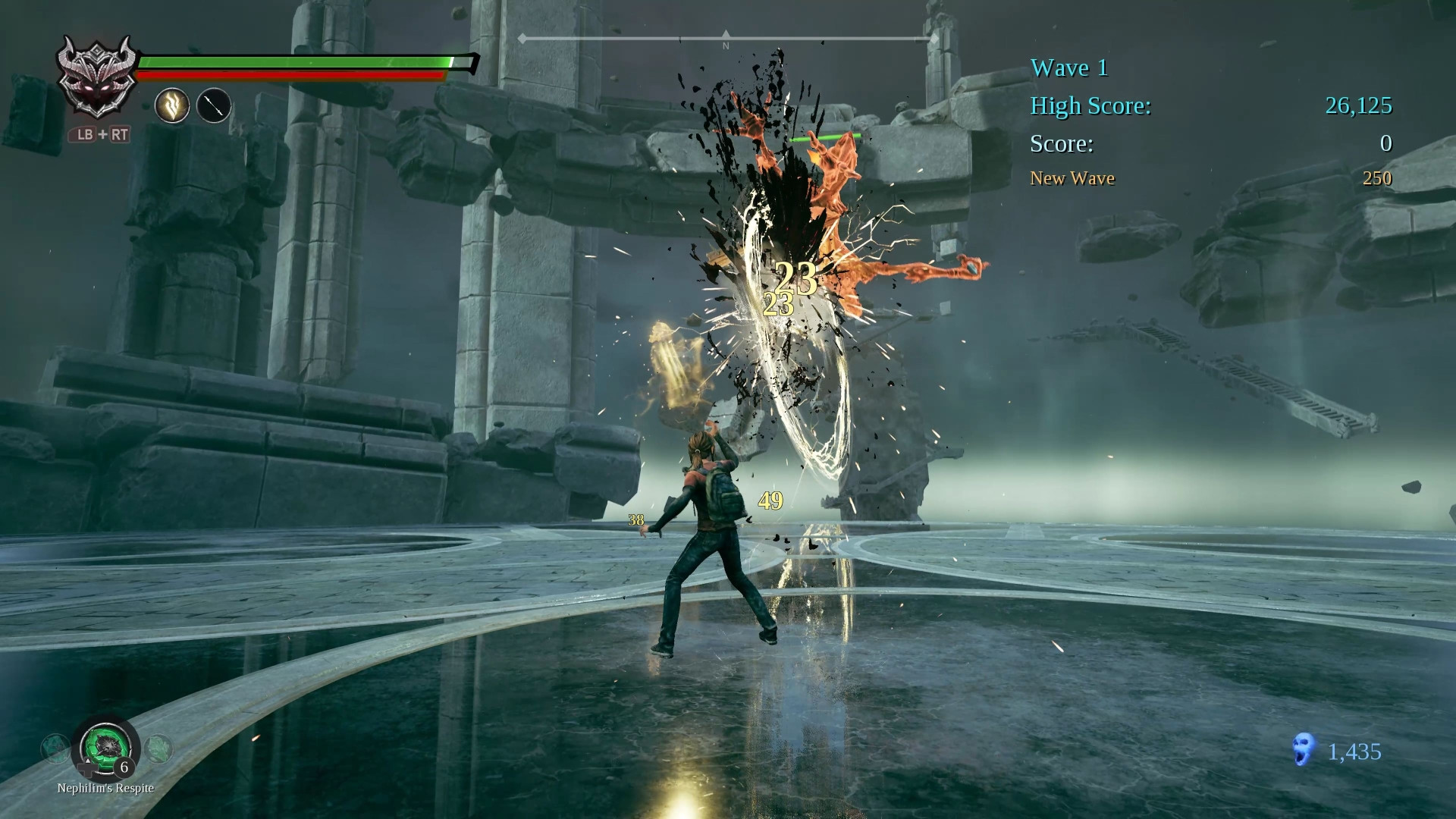Viewport: 1456px width, 819px height.
Task: Select the glowing golden flame ability icon
Action: tap(172, 105)
